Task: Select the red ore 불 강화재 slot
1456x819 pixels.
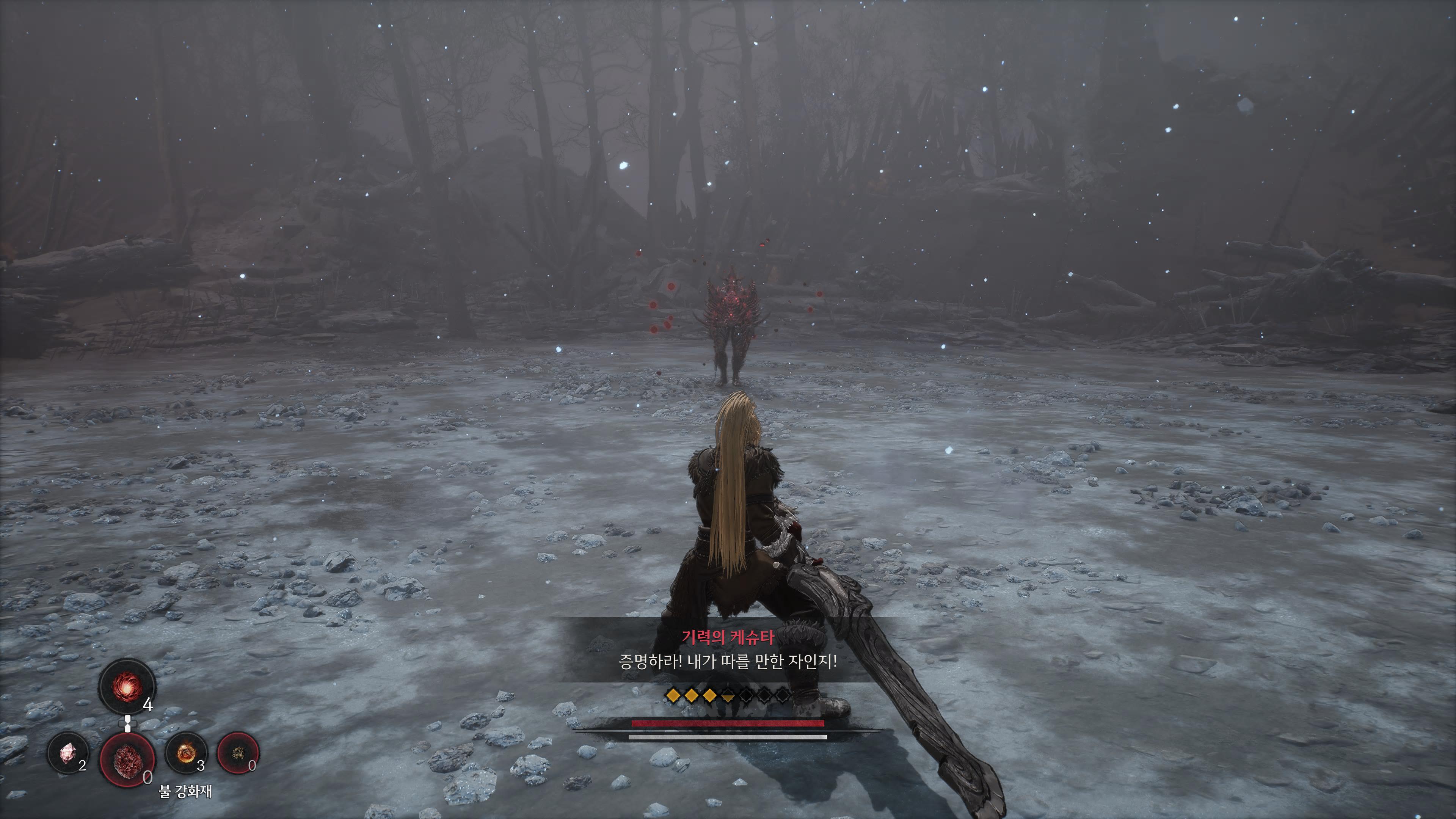Action: (x=127, y=758)
